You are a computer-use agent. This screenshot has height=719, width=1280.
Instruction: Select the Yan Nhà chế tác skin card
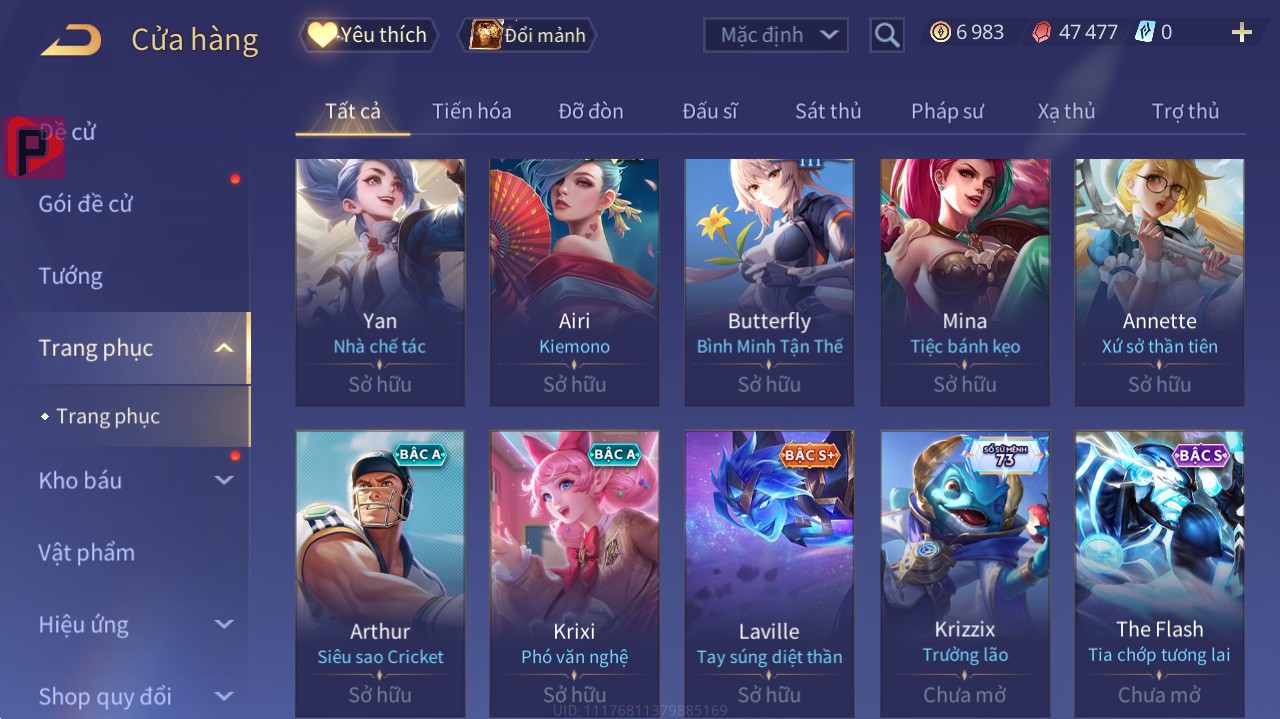click(380, 282)
